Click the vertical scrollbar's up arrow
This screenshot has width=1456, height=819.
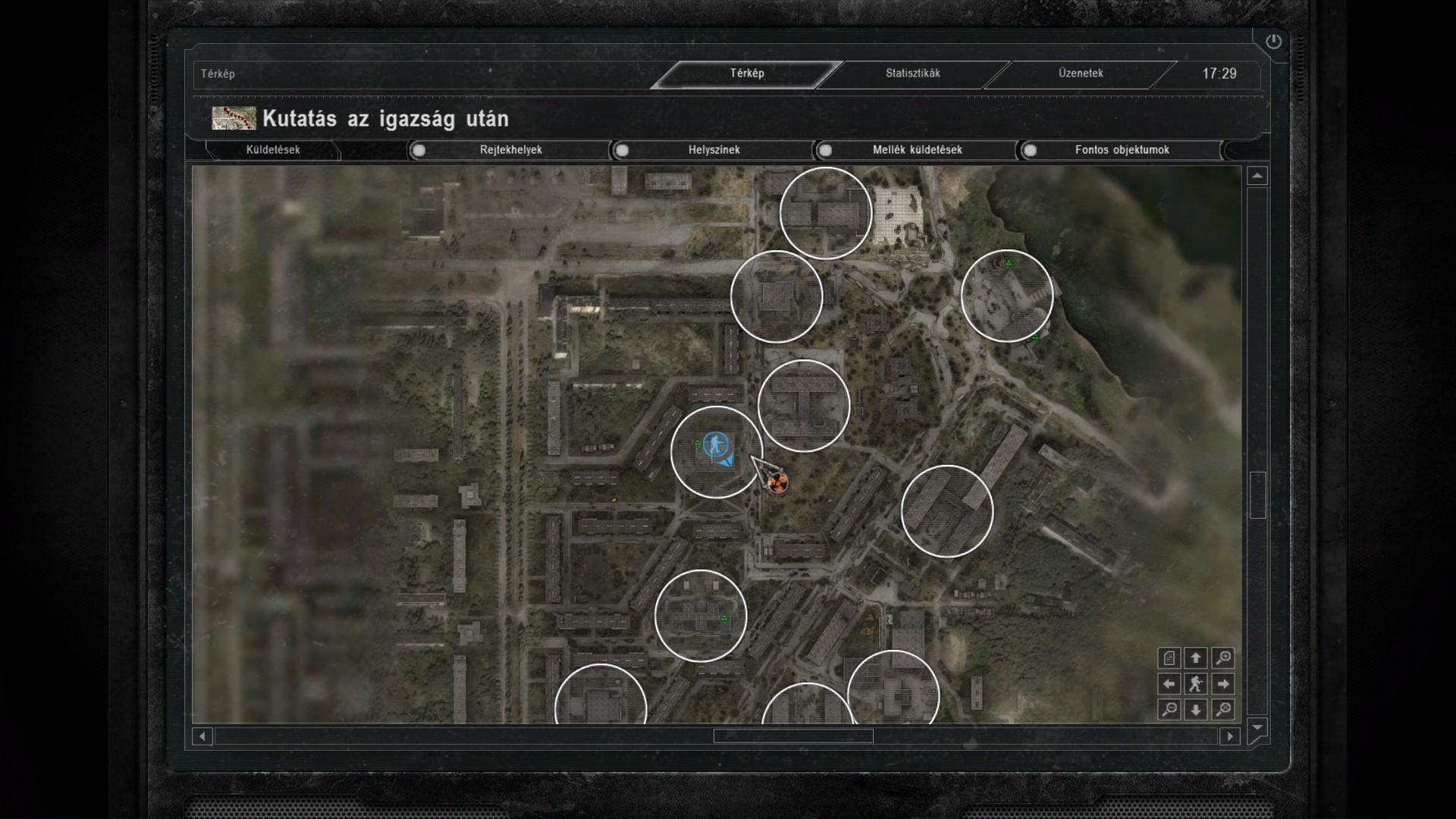(1257, 176)
